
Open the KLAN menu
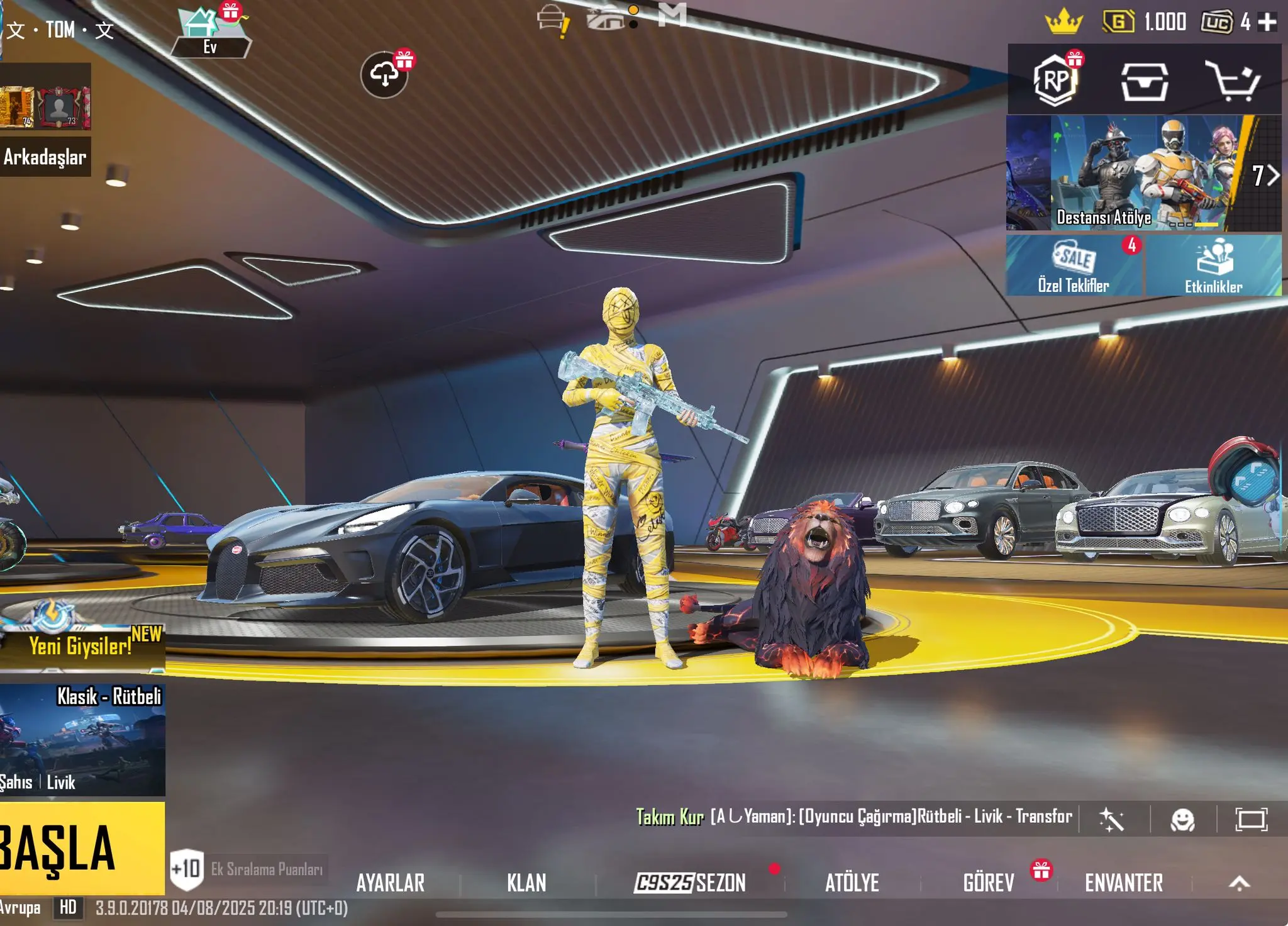click(526, 883)
